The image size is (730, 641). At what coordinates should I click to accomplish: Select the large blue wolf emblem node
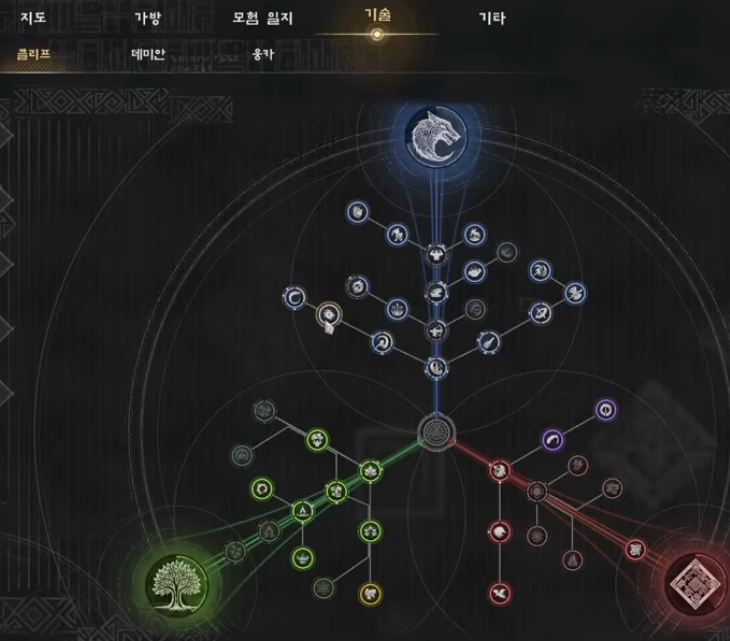point(437,137)
